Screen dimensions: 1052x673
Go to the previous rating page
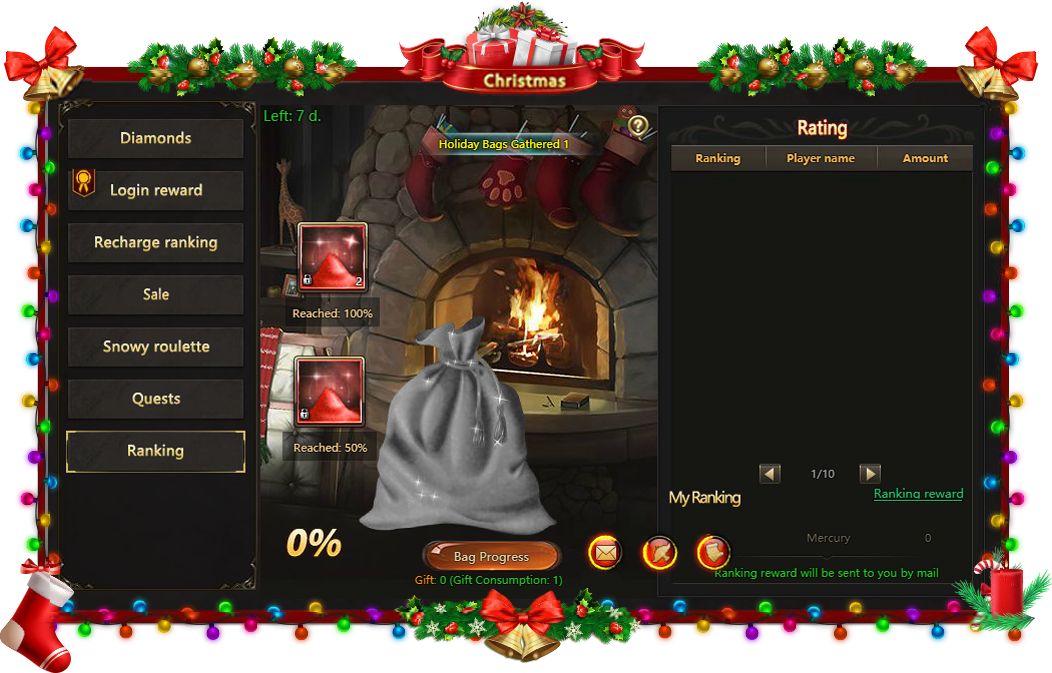[769, 473]
